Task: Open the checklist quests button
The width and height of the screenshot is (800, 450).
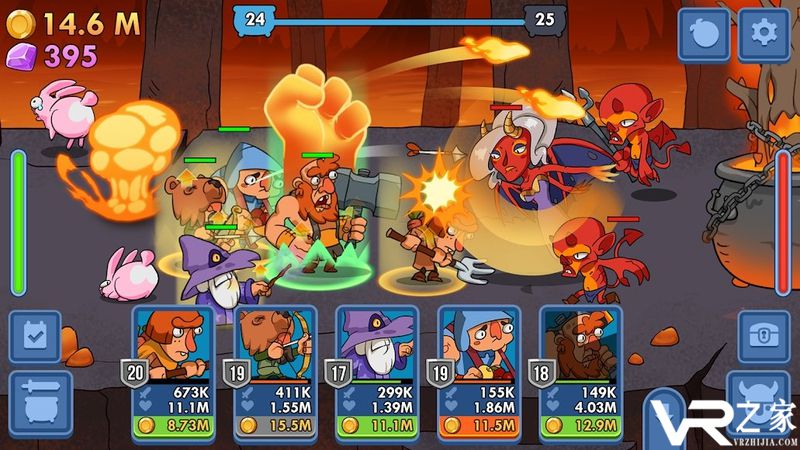Action: click(35, 337)
